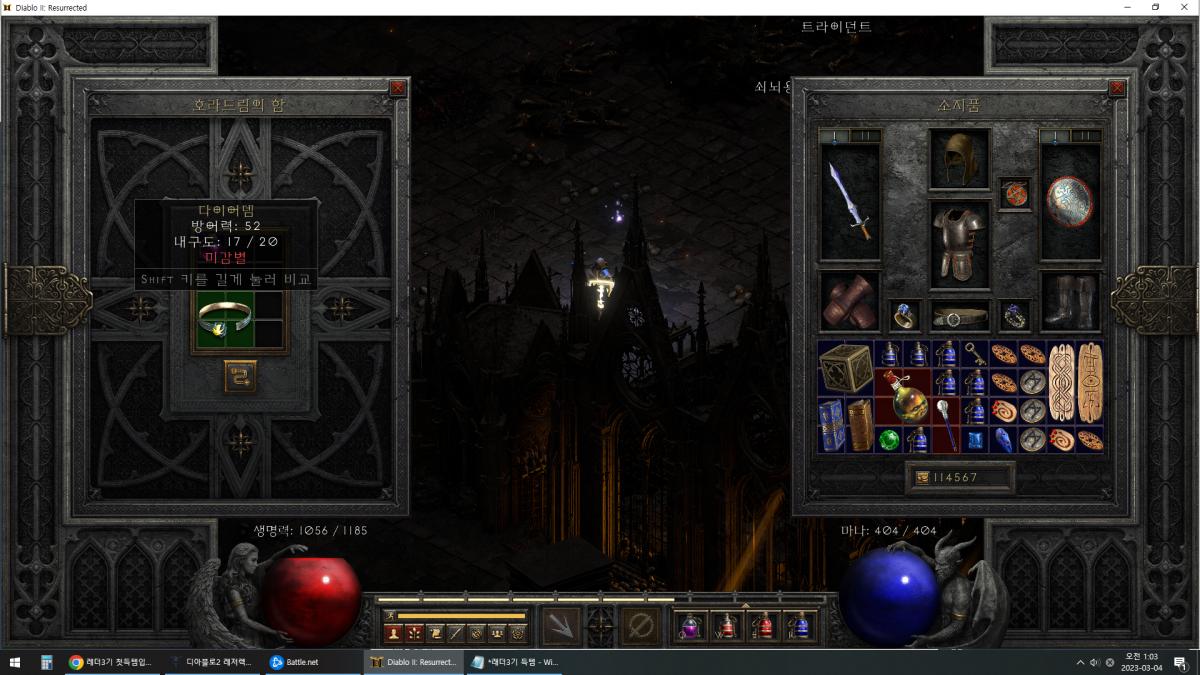Select the equipped sword weapon slot
This screenshot has height=675, width=1200.
(x=849, y=202)
